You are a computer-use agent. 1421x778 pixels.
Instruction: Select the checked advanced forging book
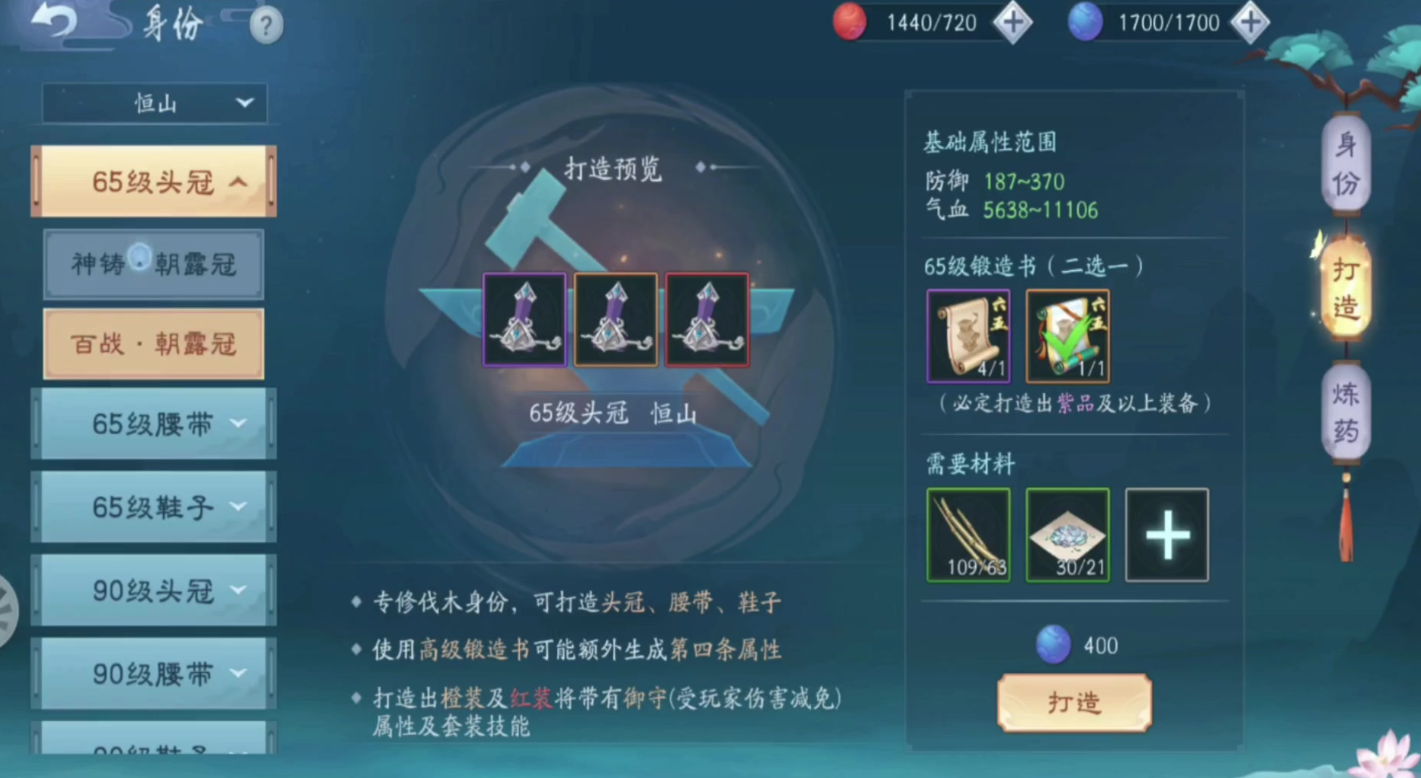pyautogui.click(x=1066, y=335)
